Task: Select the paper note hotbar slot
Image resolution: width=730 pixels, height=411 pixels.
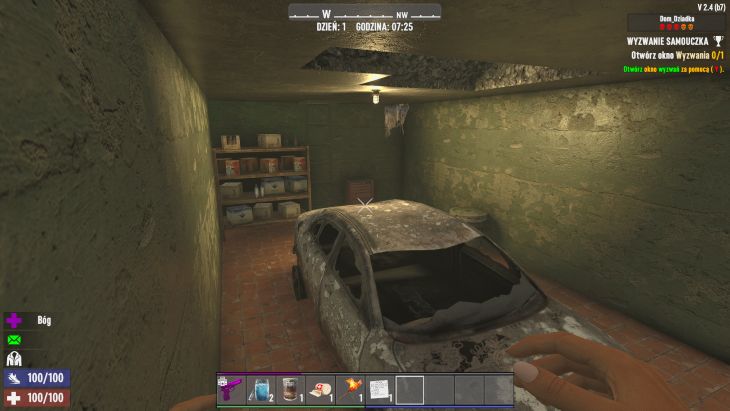Action: coord(380,389)
